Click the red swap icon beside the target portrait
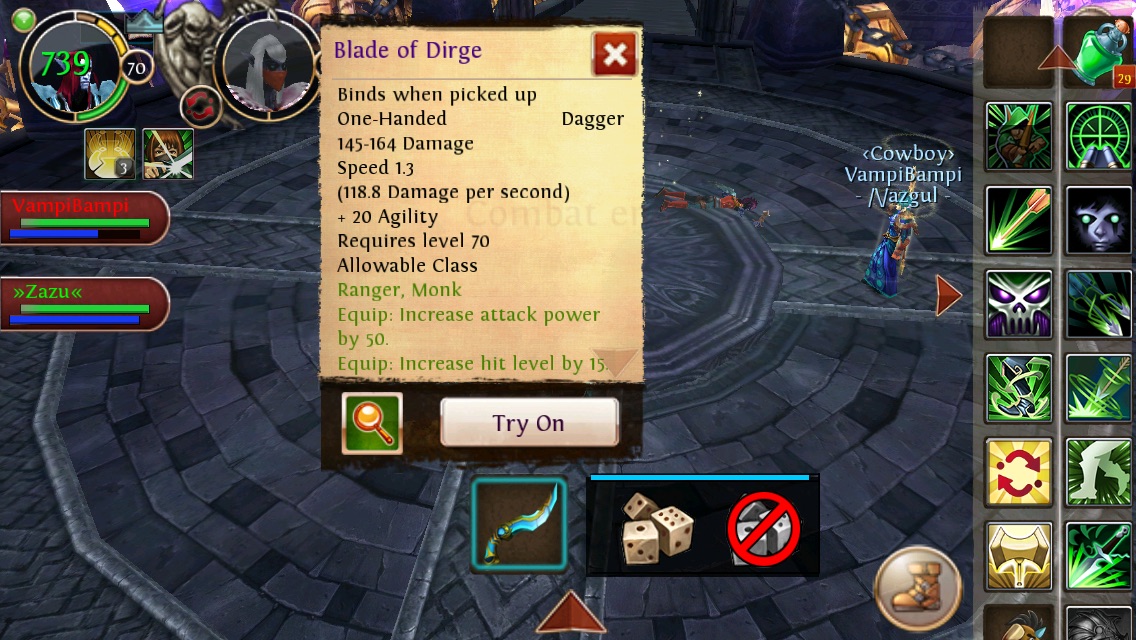The image size is (1136, 640). pyautogui.click(x=200, y=107)
